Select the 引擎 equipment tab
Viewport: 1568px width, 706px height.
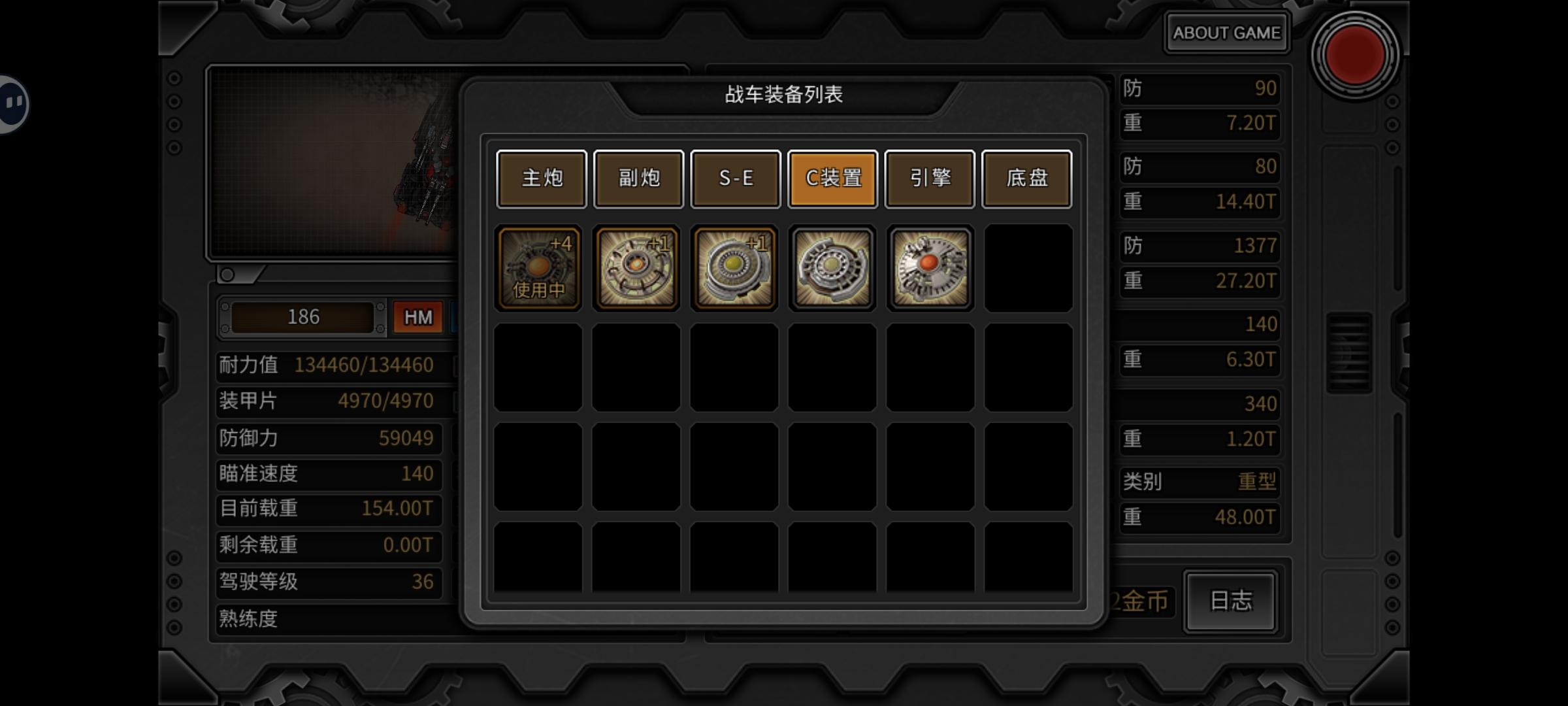[930, 178]
